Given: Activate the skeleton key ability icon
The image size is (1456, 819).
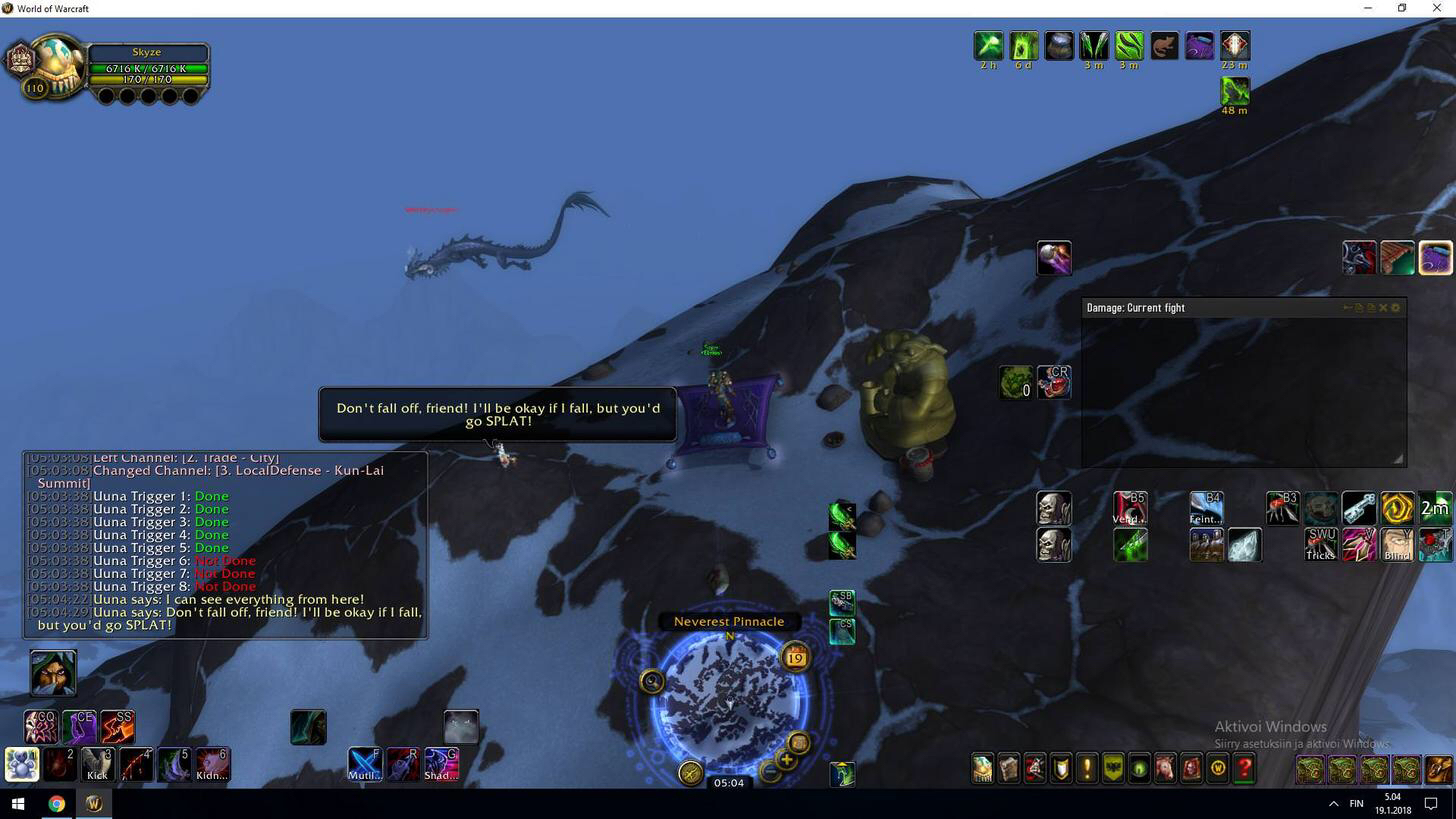Looking at the screenshot, I should (1358, 508).
